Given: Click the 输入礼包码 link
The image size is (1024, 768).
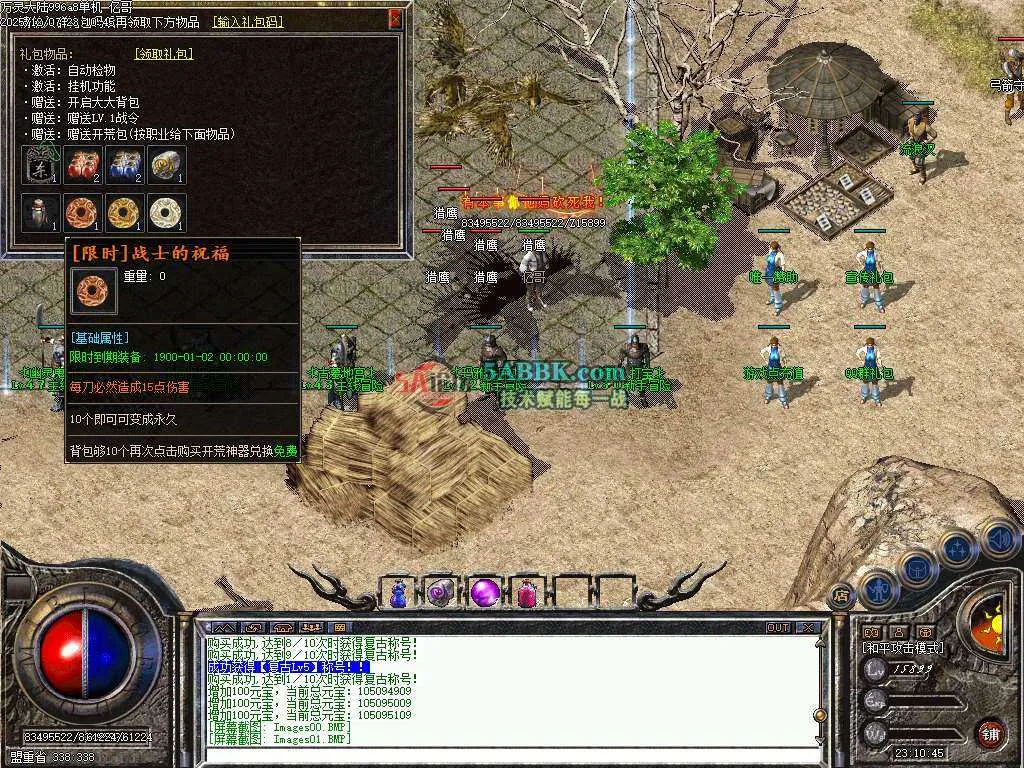Looking at the screenshot, I should [x=248, y=22].
